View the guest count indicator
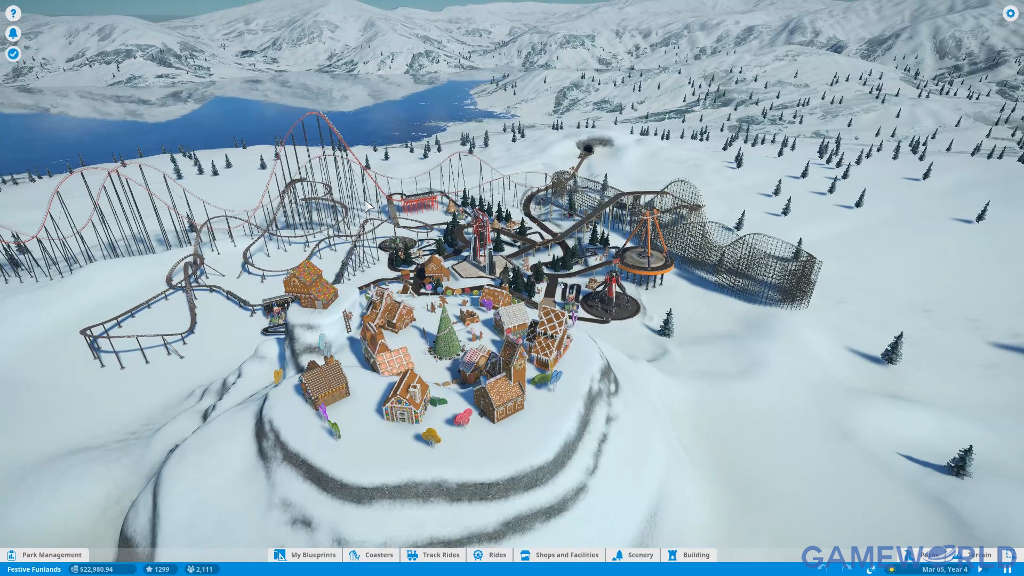Viewport: 1024px width, 576px height. click(x=202, y=569)
